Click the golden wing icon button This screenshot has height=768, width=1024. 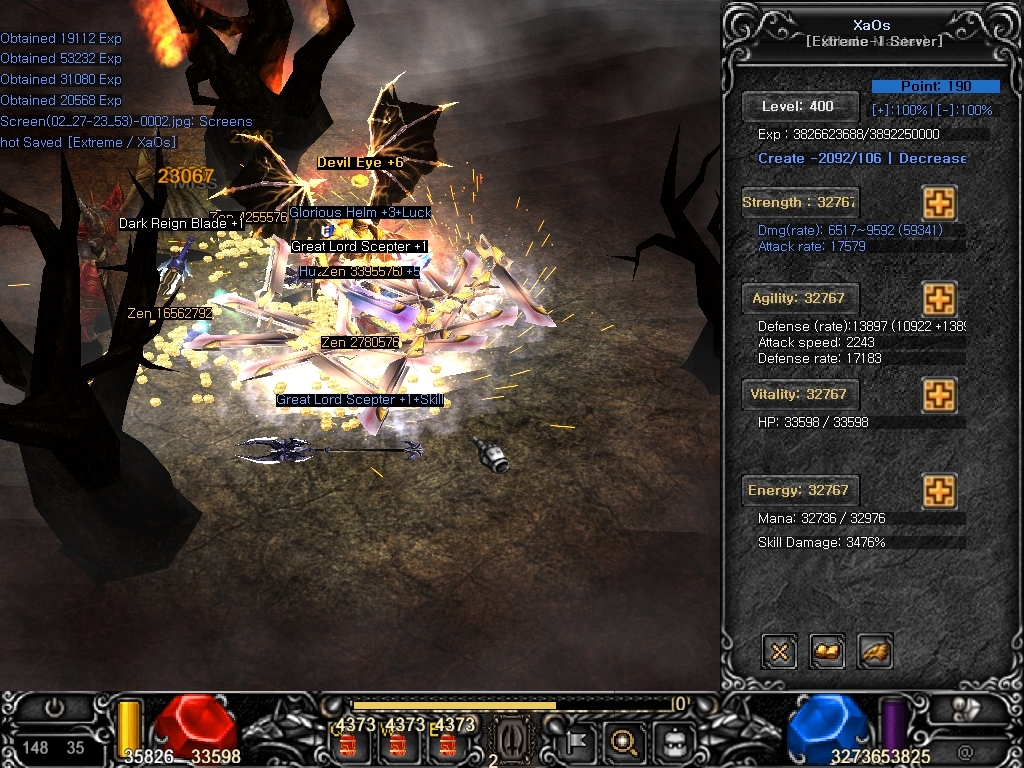(875, 652)
